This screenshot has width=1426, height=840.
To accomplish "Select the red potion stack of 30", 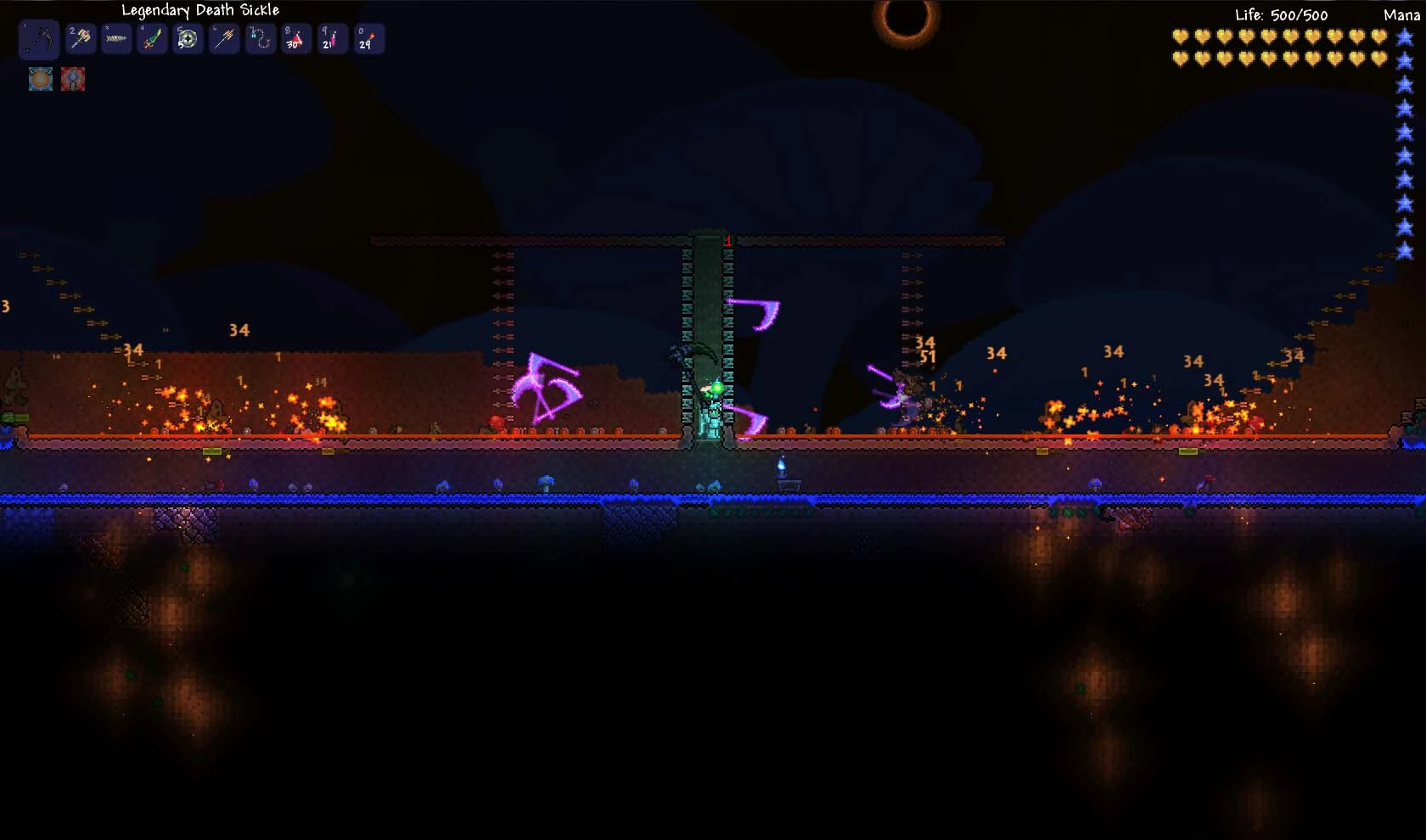I will tap(295, 39).
